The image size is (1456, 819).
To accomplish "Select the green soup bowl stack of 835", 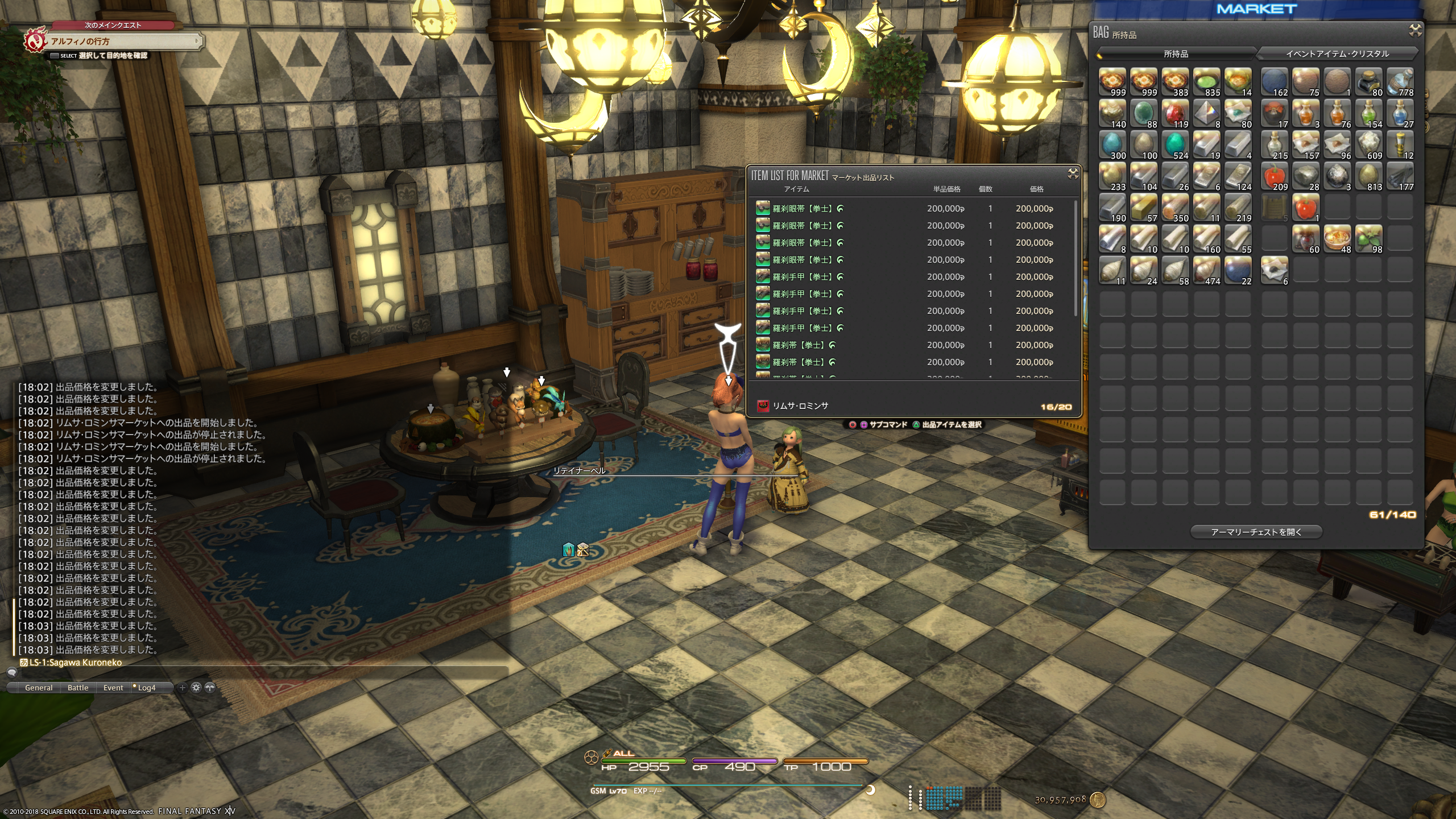I will (1206, 82).
